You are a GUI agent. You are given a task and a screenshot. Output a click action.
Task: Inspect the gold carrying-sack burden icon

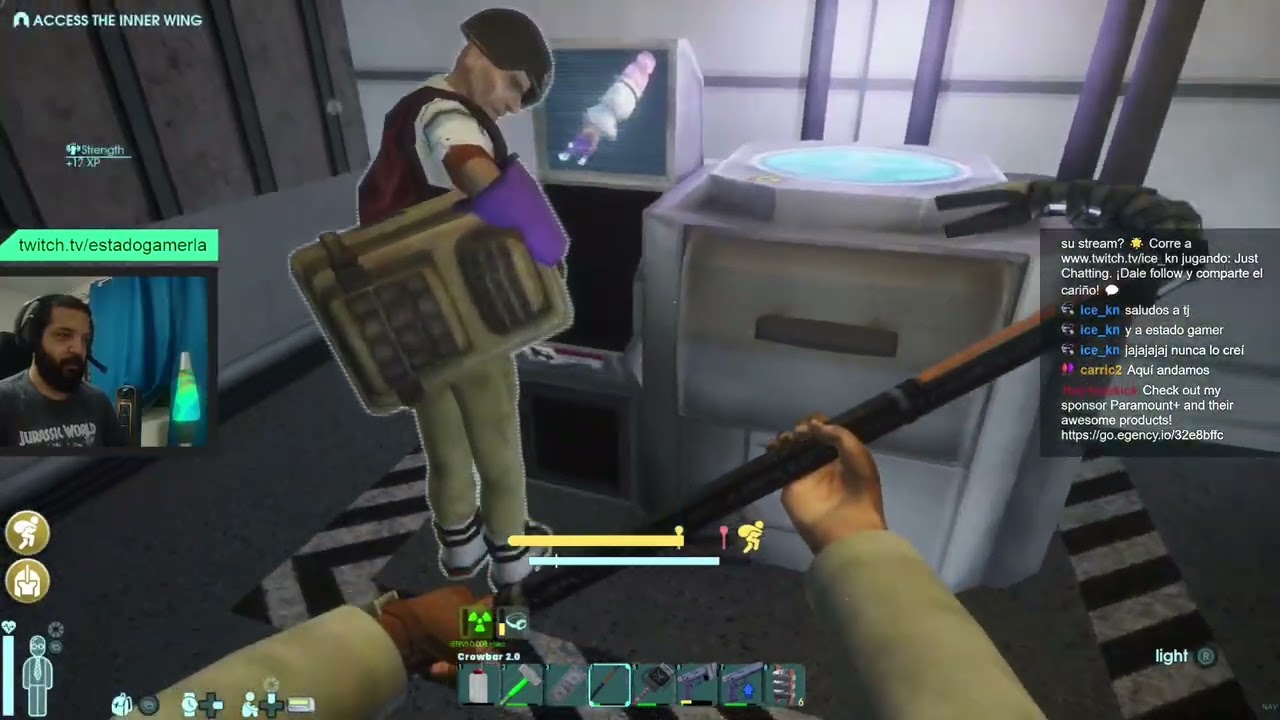(27, 532)
